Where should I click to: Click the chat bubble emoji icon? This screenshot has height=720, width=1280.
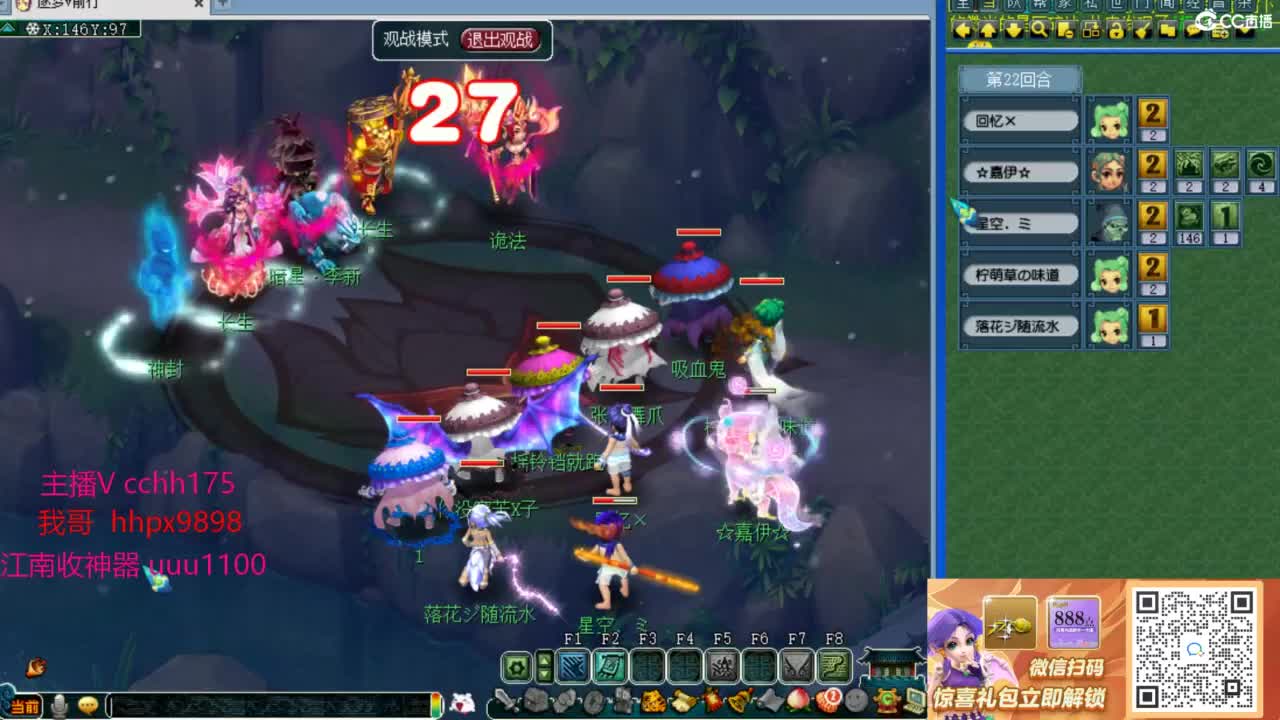tap(87, 704)
